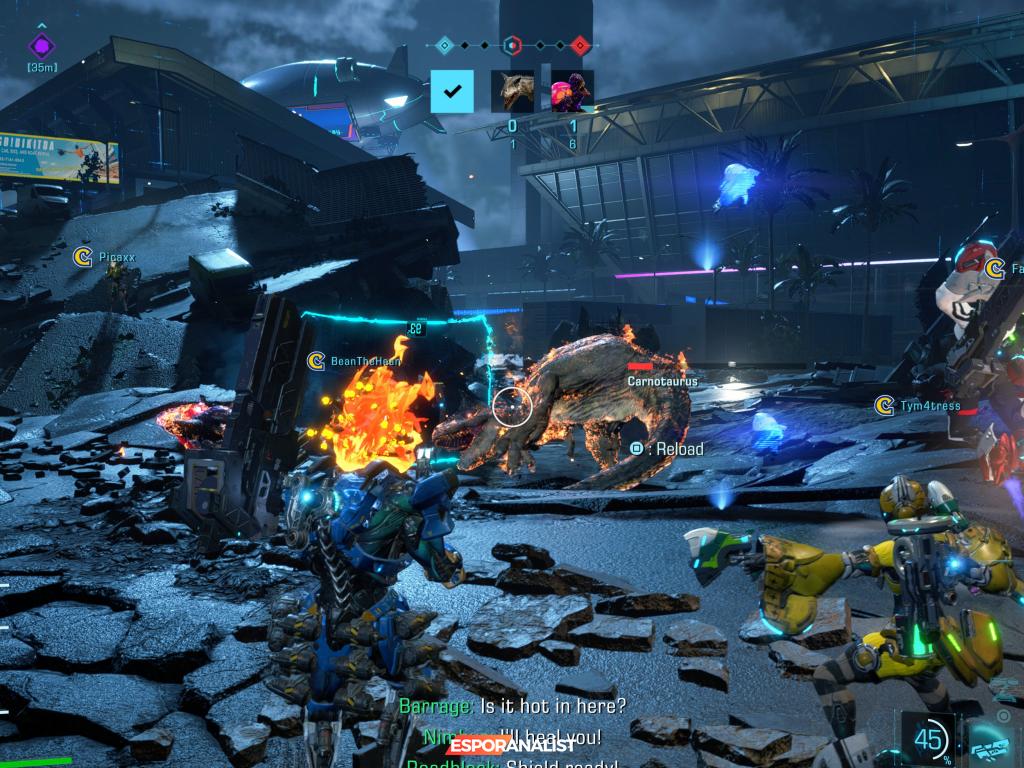Click the 45% ability charge gauge
This screenshot has width=1024, height=768.
click(x=927, y=741)
